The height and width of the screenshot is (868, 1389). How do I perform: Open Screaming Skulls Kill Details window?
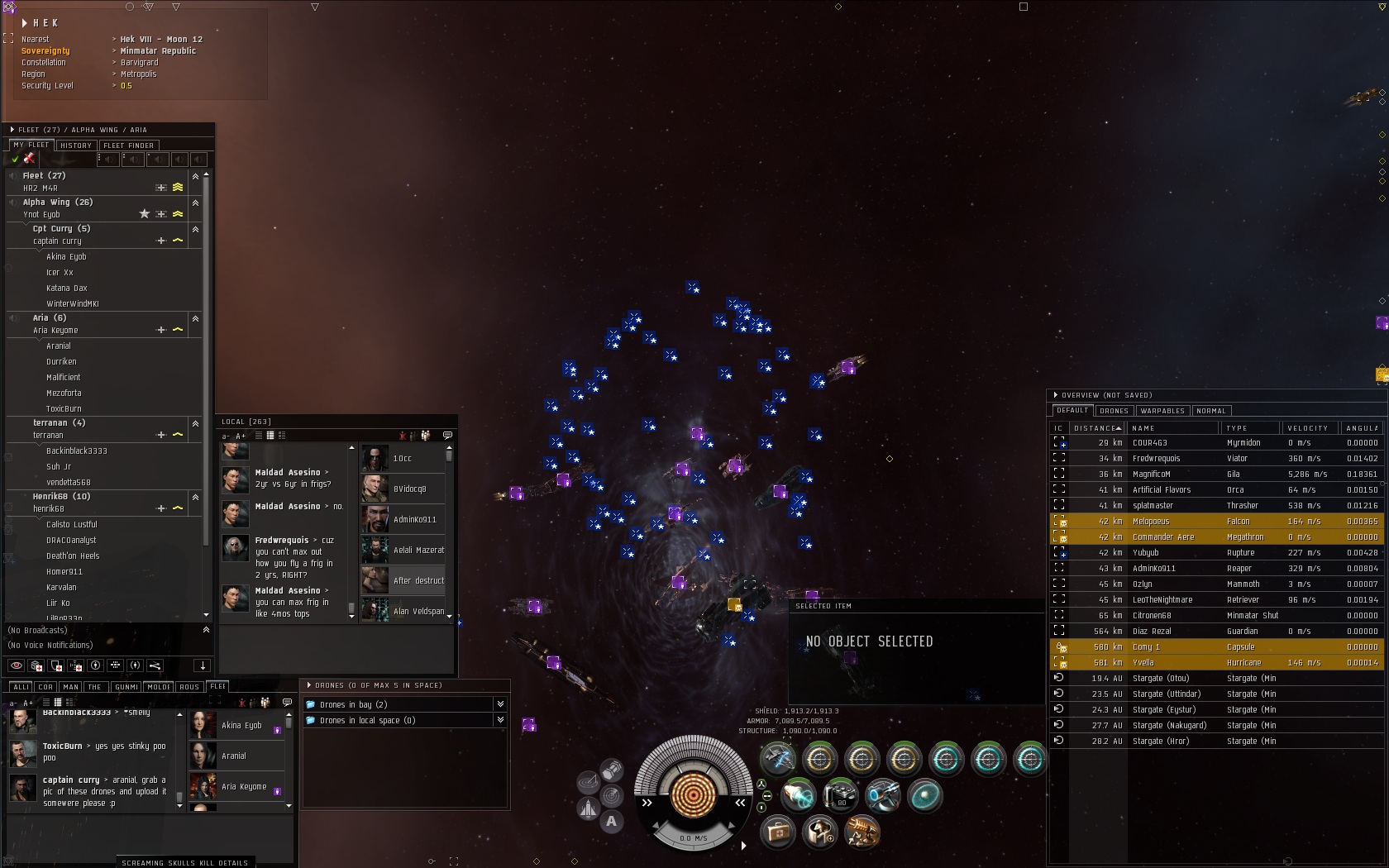184,862
